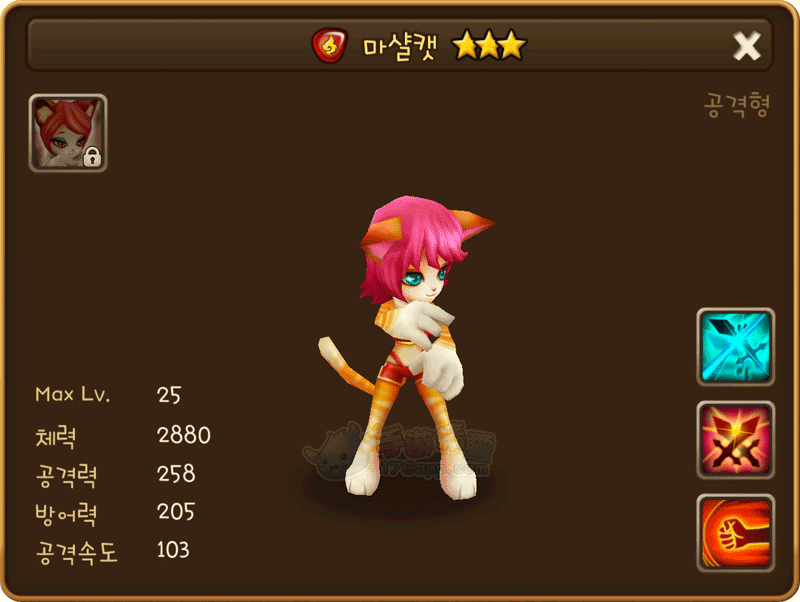This screenshot has width=800, height=602.
Task: View the orange fist skill icon
Action: coord(735,531)
